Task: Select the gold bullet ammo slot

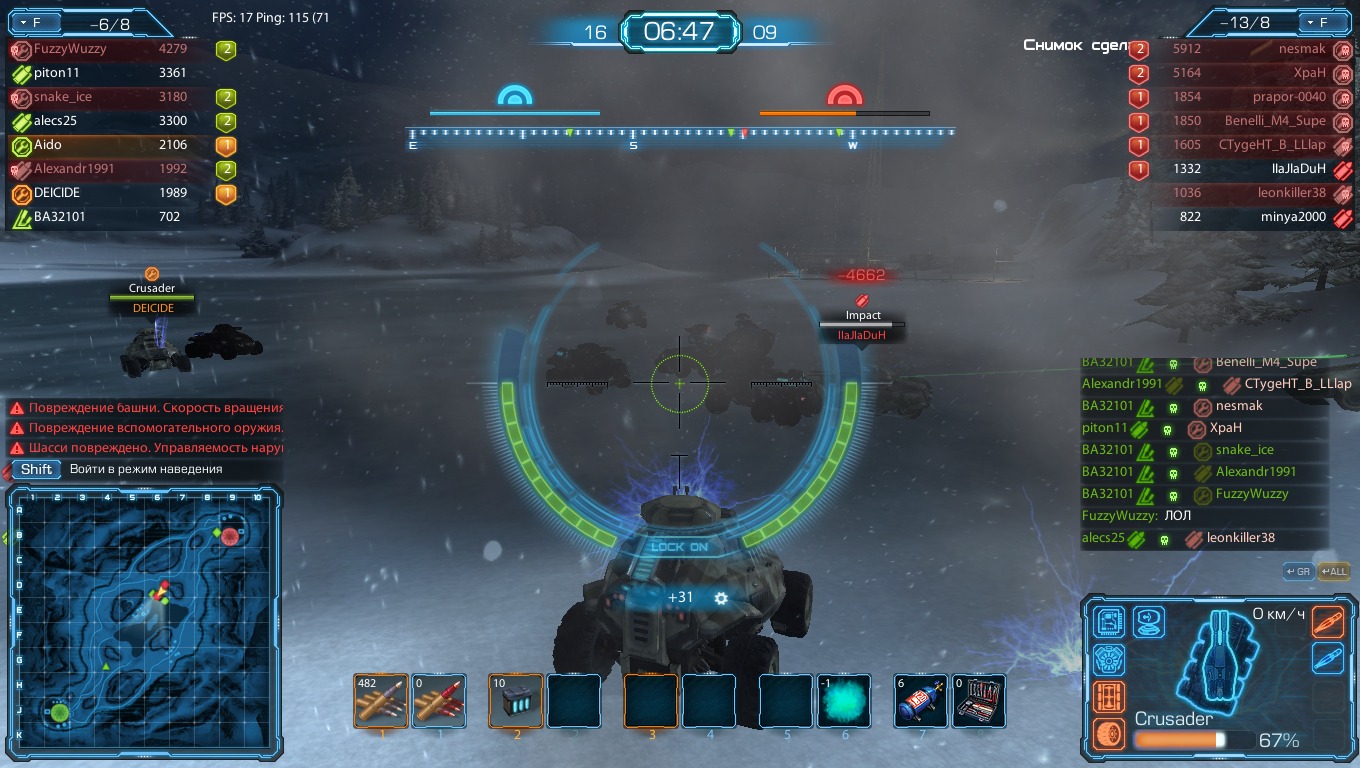Action: (381, 701)
